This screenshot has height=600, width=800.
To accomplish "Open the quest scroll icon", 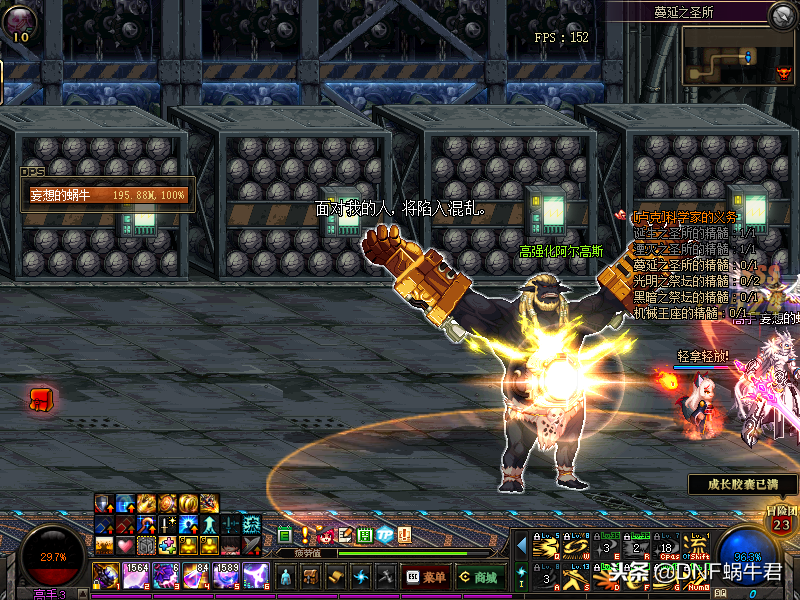I will click(336, 577).
